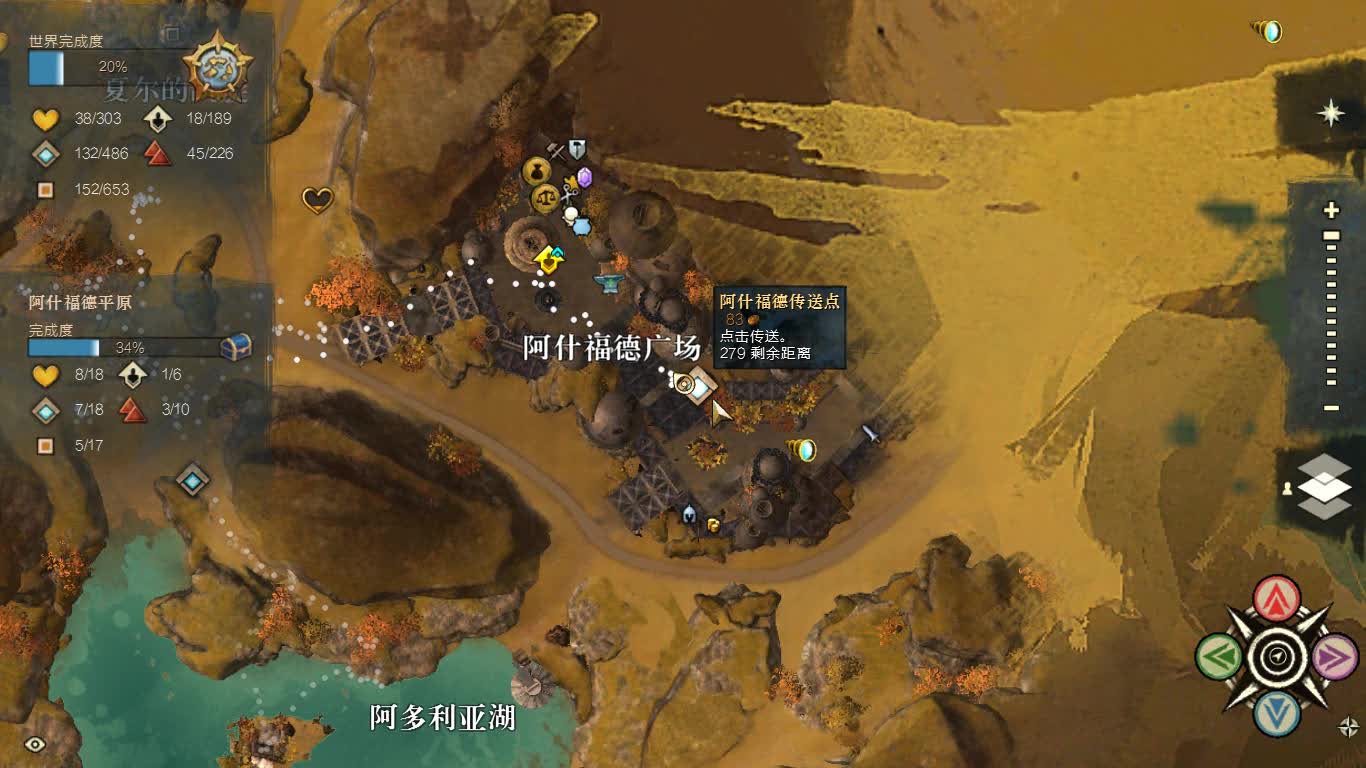Image resolution: width=1366 pixels, height=768 pixels.
Task: Click the merchant money bag map icon
Action: (537, 172)
